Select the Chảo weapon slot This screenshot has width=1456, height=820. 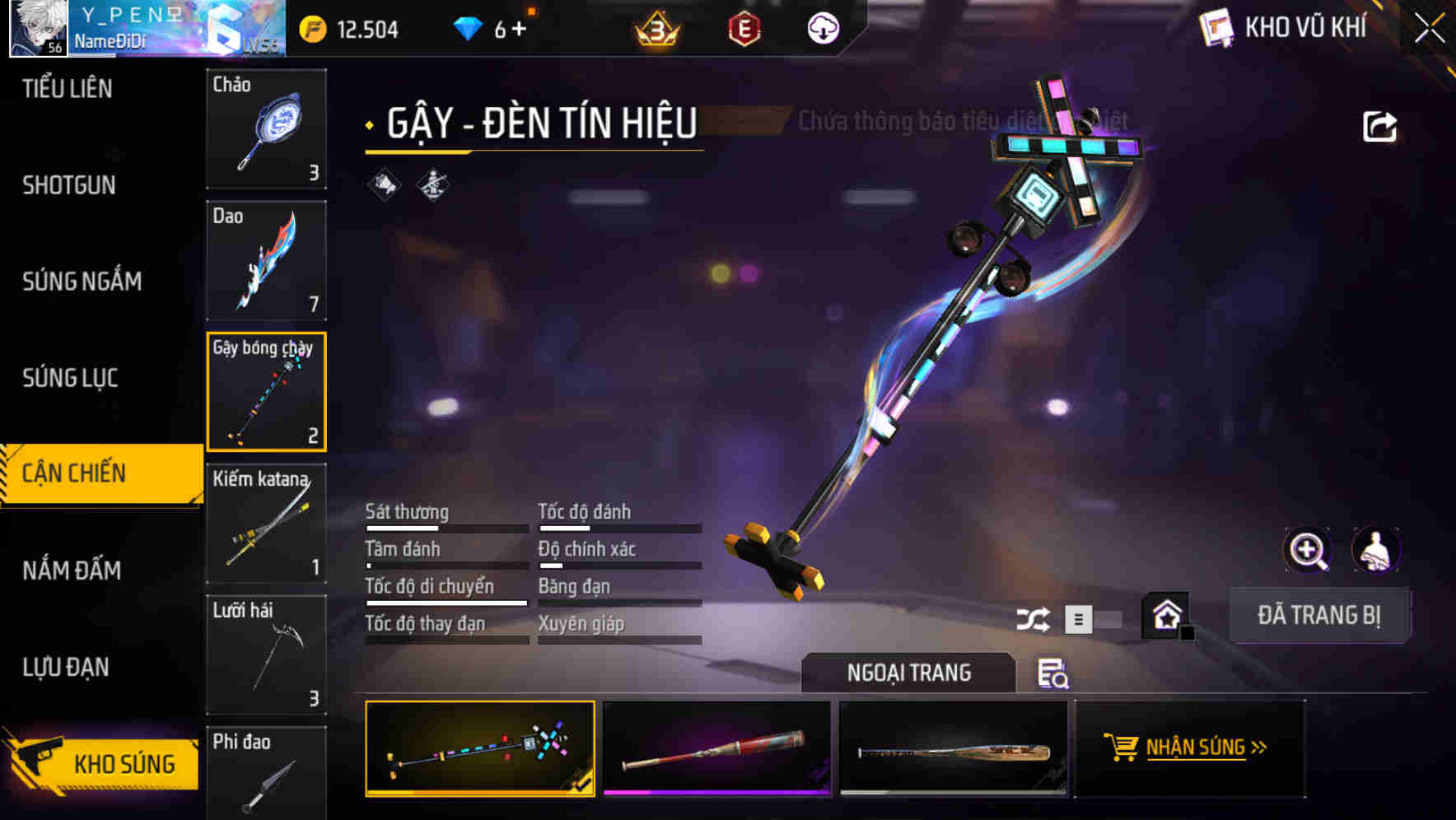click(x=266, y=129)
